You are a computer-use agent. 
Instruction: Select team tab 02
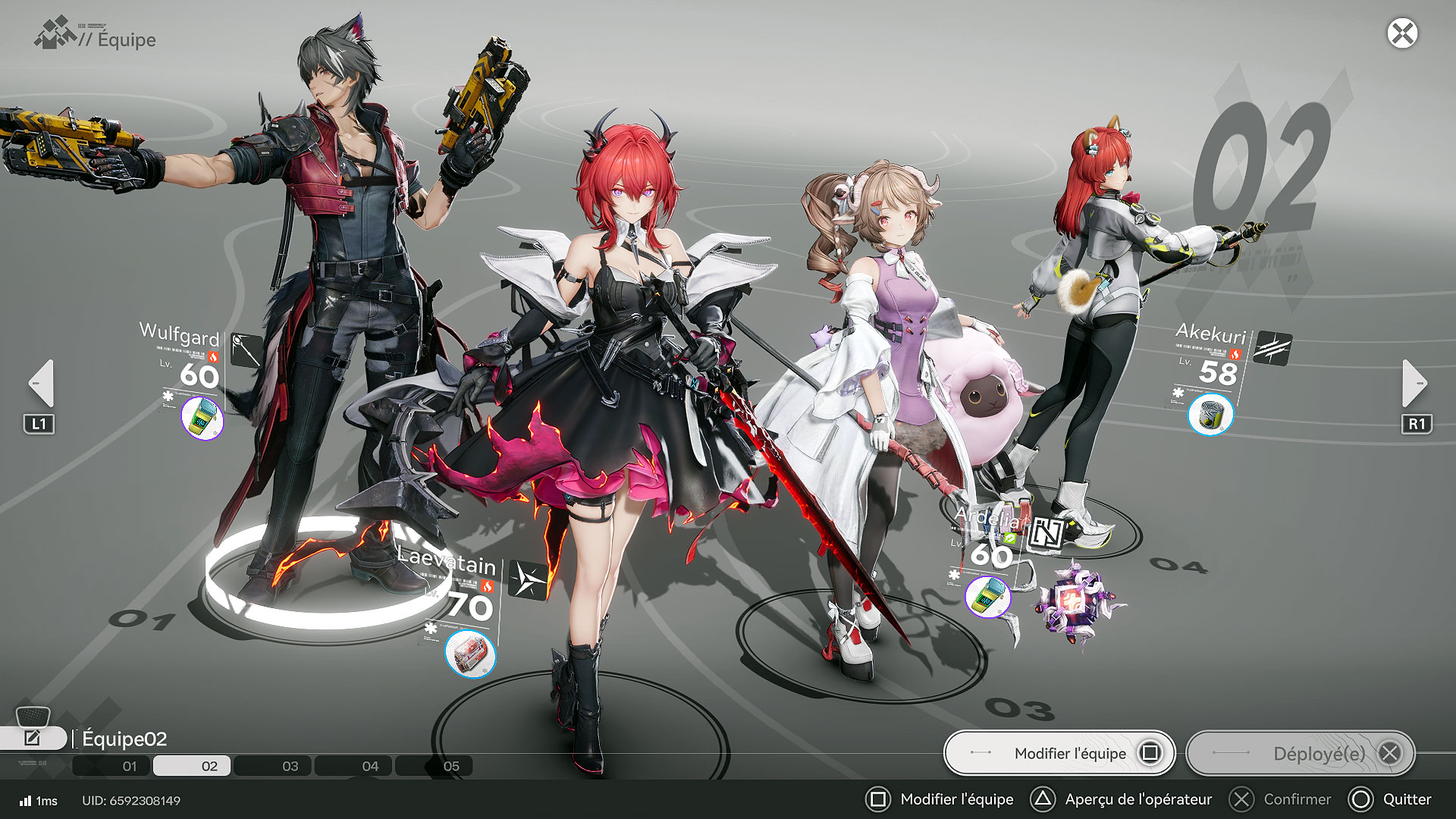pyautogui.click(x=209, y=766)
